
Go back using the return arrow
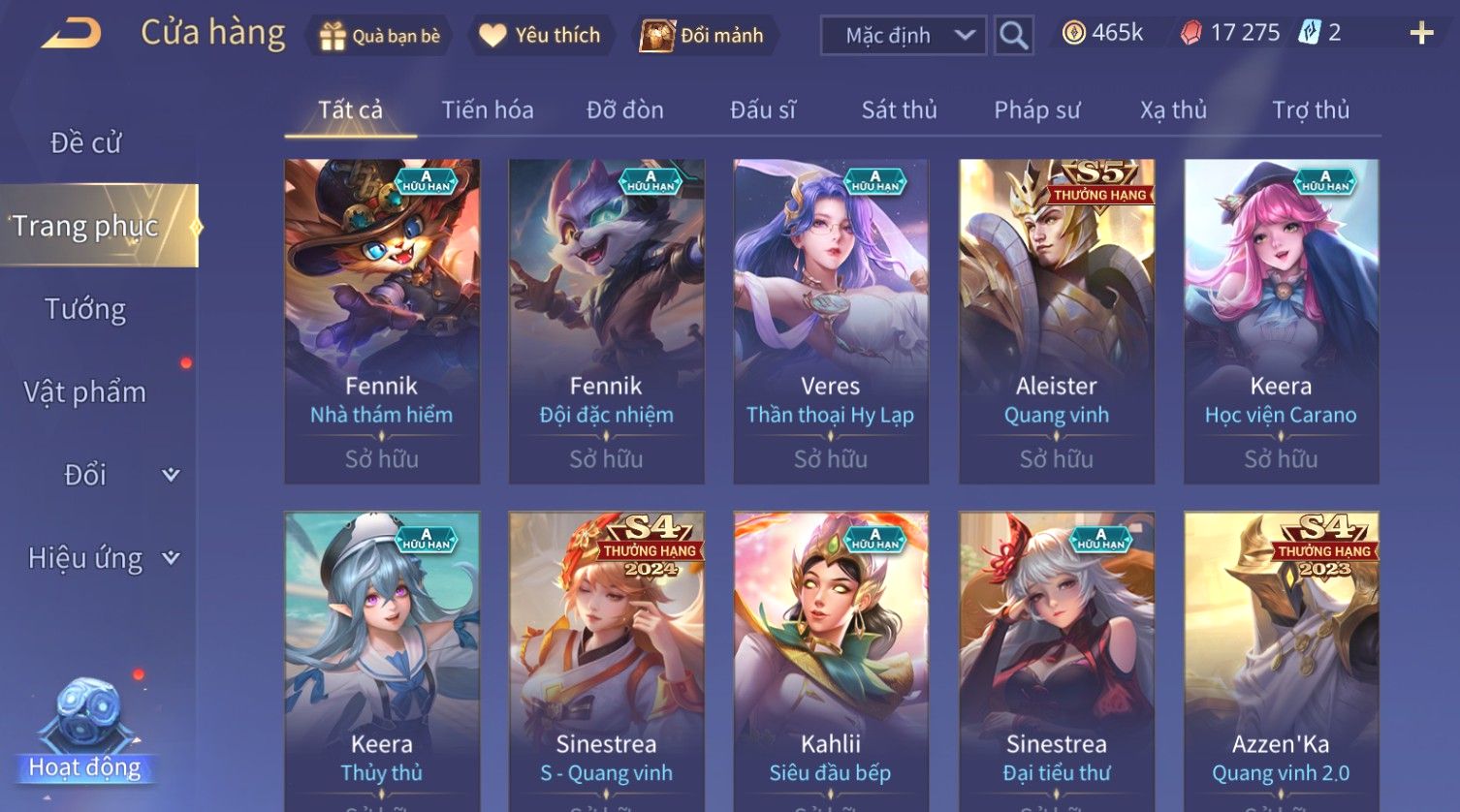(71, 35)
